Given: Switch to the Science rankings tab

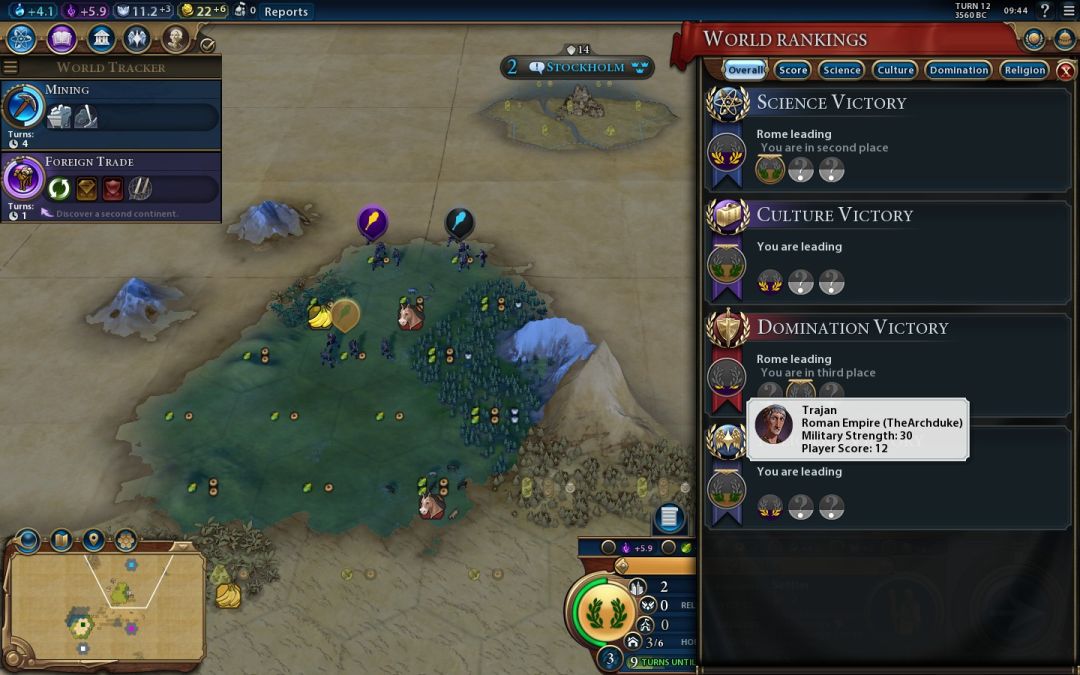Looking at the screenshot, I should pos(842,70).
